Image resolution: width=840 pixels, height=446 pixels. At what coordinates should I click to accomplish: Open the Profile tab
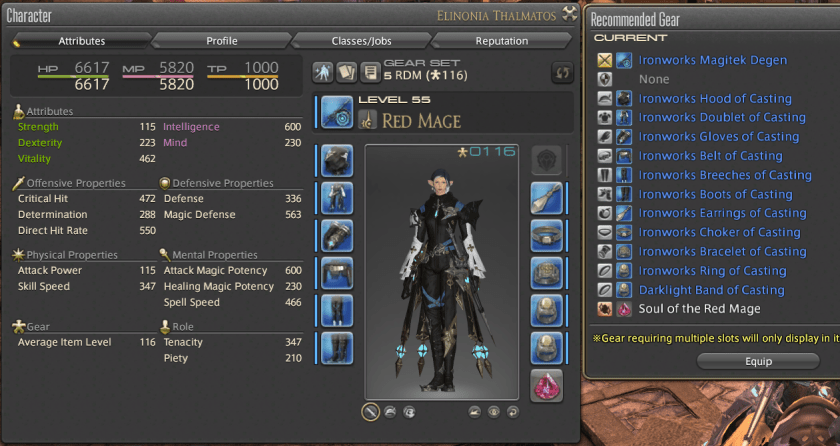coord(221,41)
